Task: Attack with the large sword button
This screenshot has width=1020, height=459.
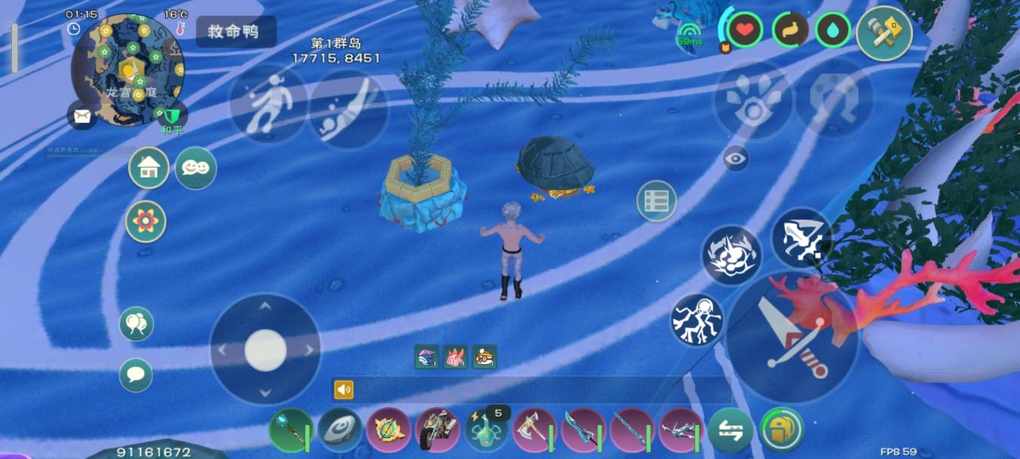Action: pyautogui.click(x=792, y=337)
